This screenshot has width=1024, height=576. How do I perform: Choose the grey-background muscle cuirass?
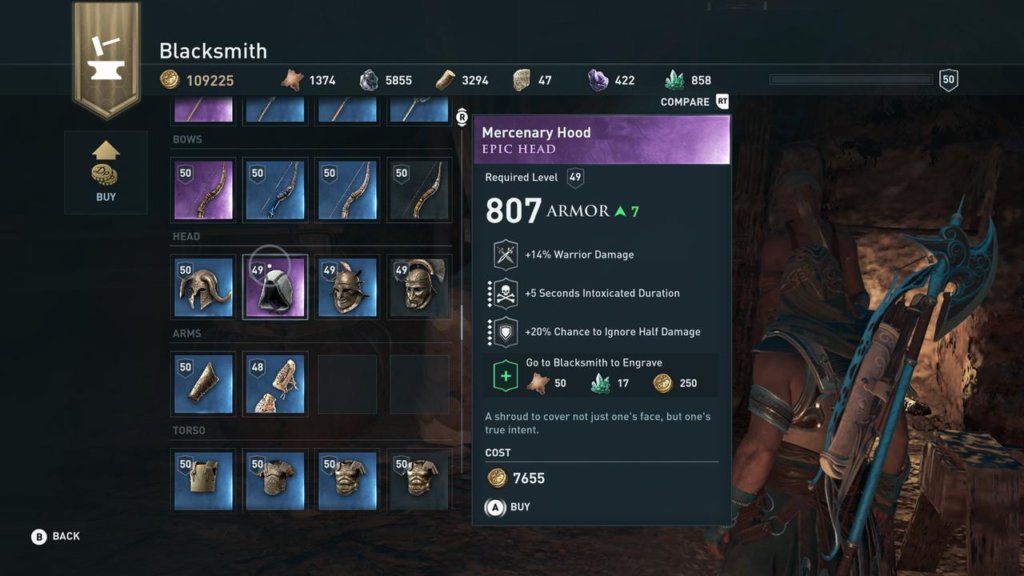point(419,480)
